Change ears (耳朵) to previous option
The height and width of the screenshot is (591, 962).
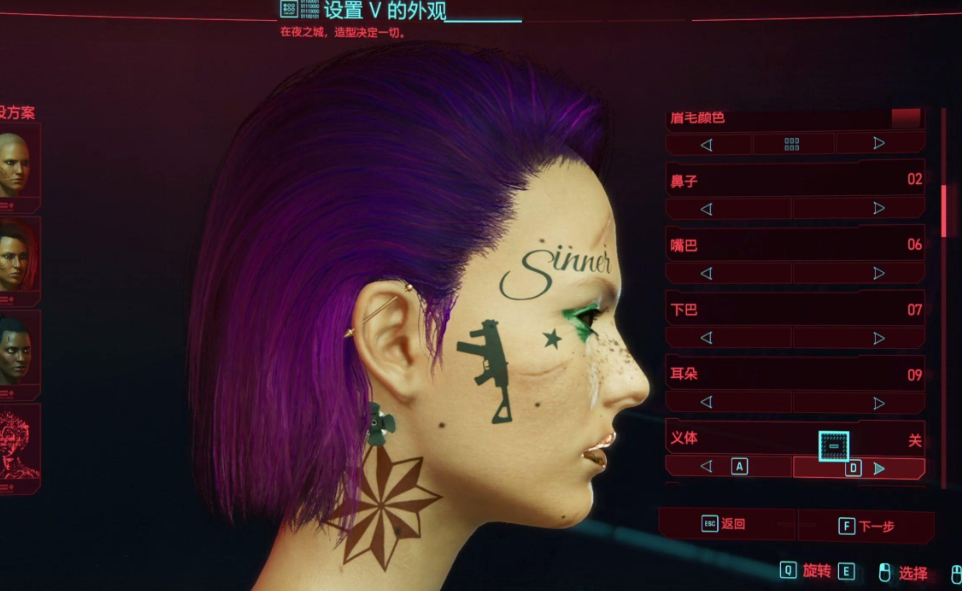707,403
